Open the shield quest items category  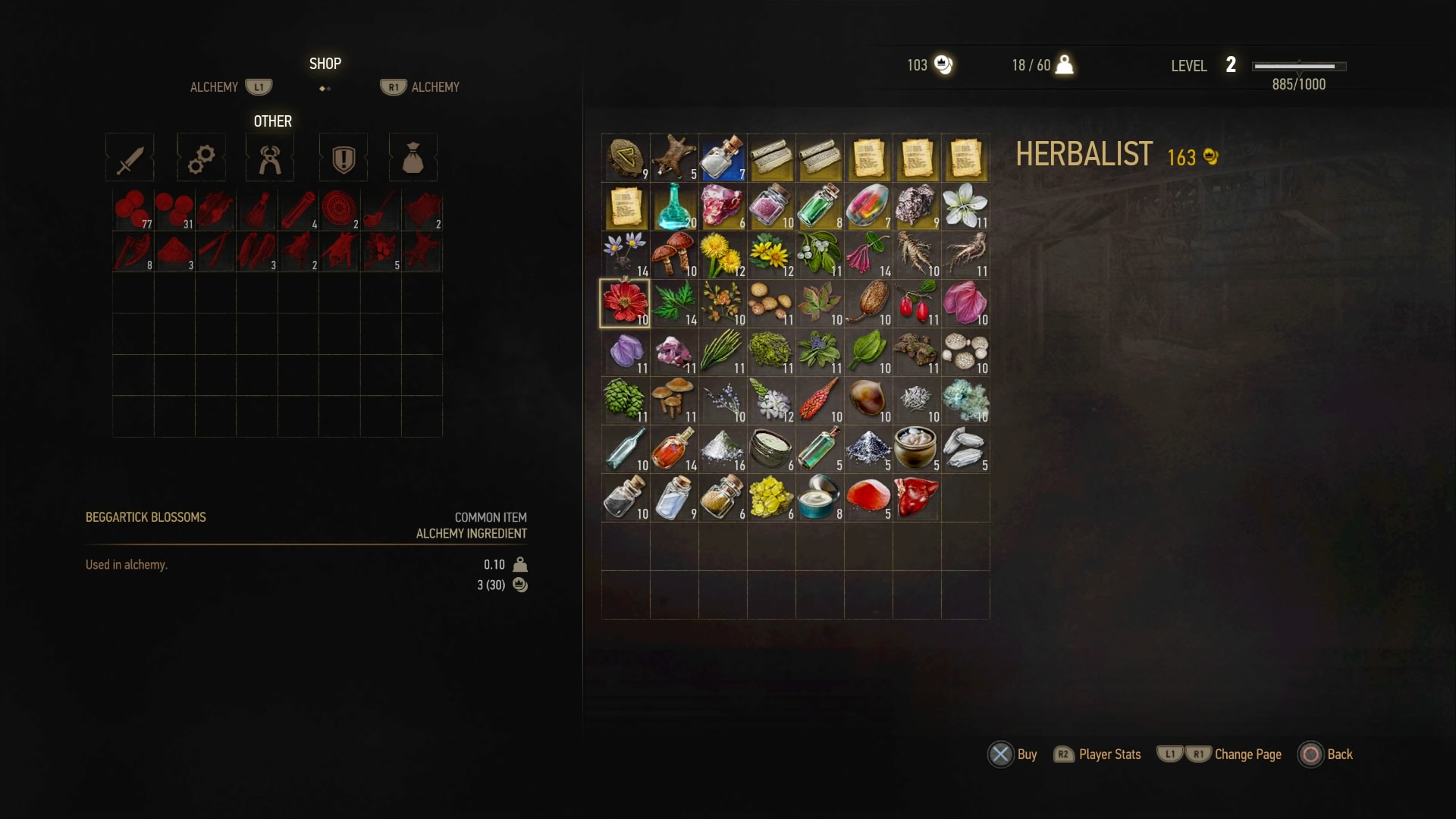coord(343,157)
